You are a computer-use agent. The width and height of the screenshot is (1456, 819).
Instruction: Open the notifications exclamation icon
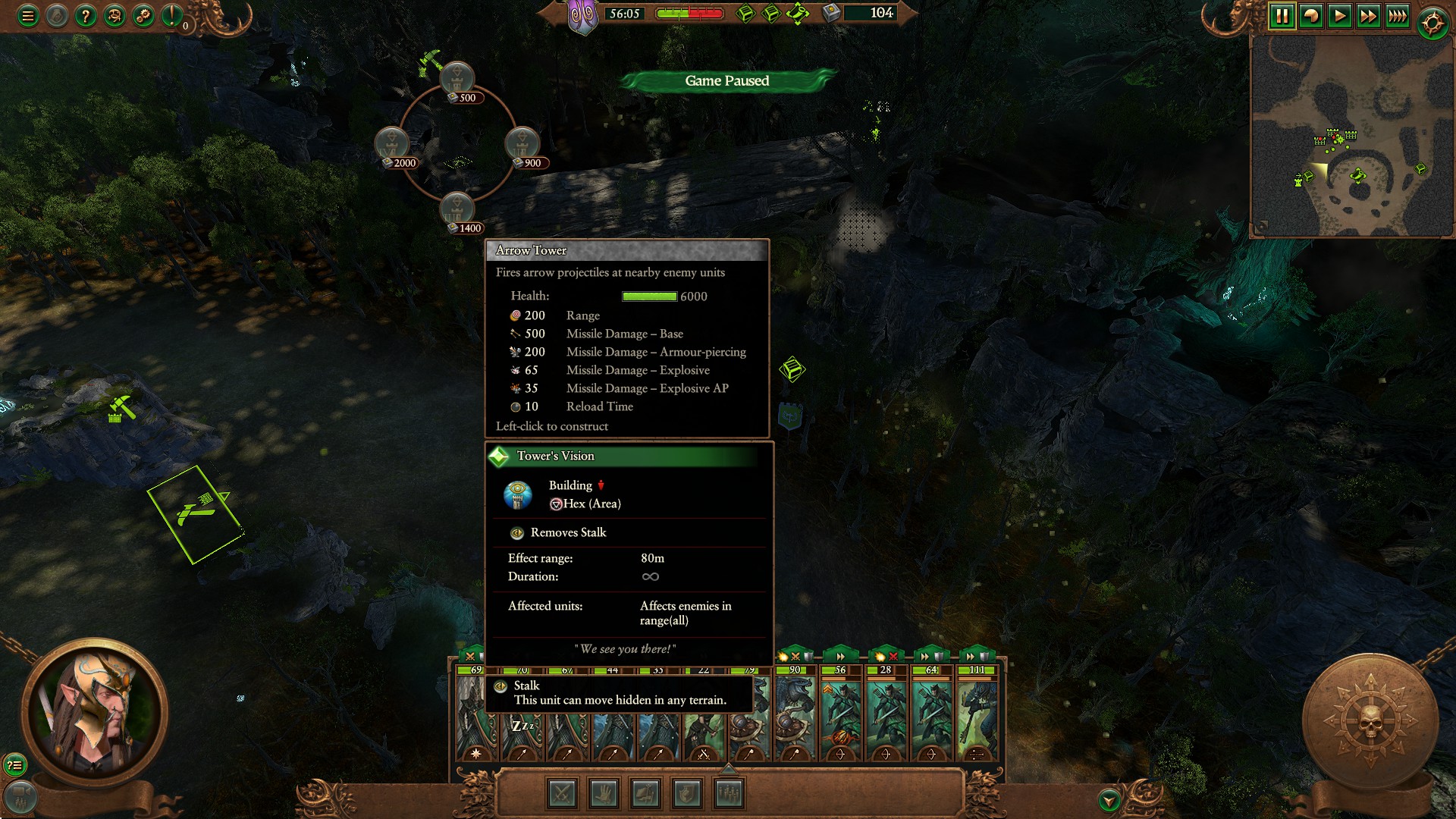pos(171,14)
